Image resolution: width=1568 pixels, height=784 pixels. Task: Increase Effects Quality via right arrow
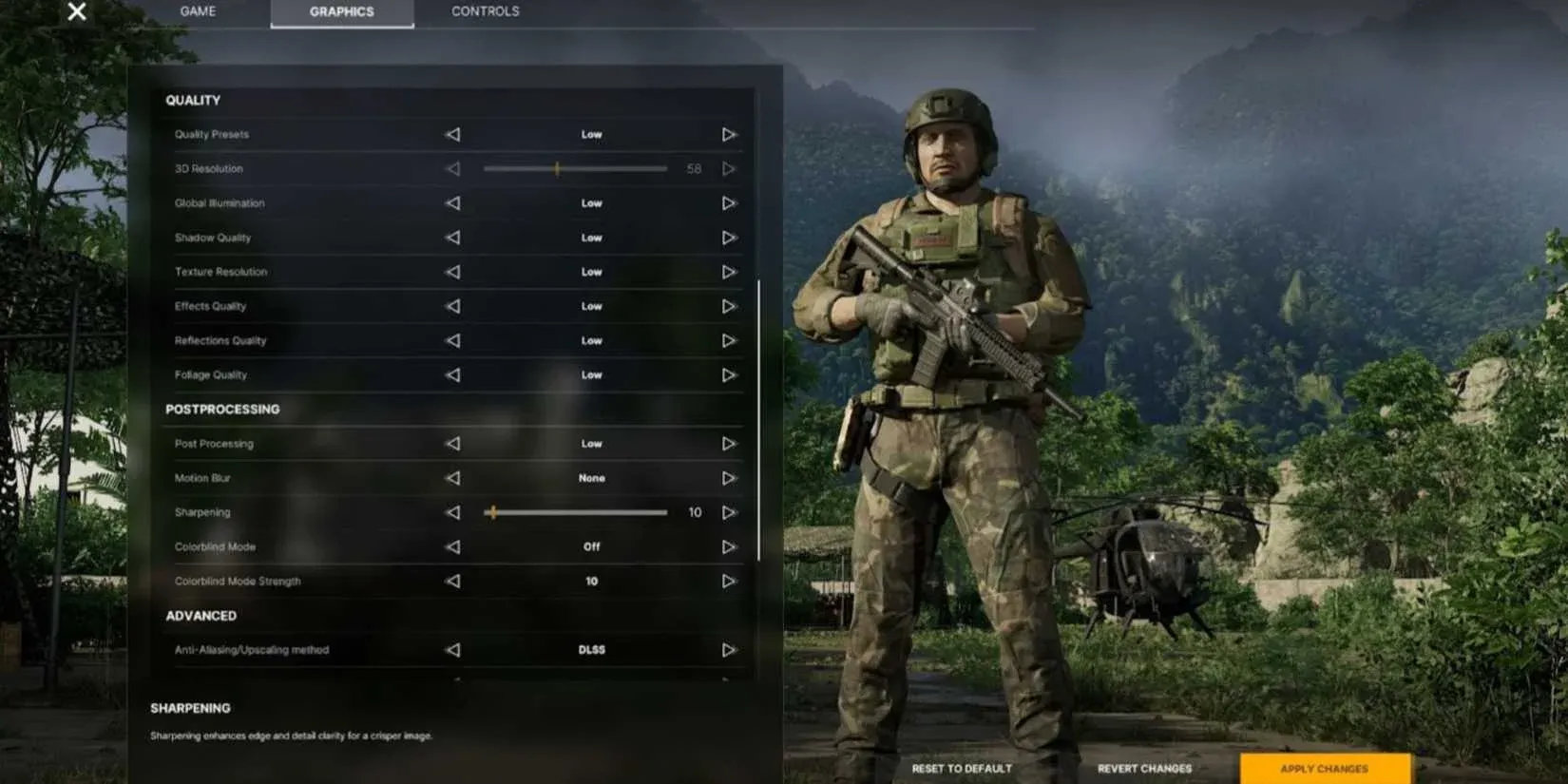tap(729, 306)
